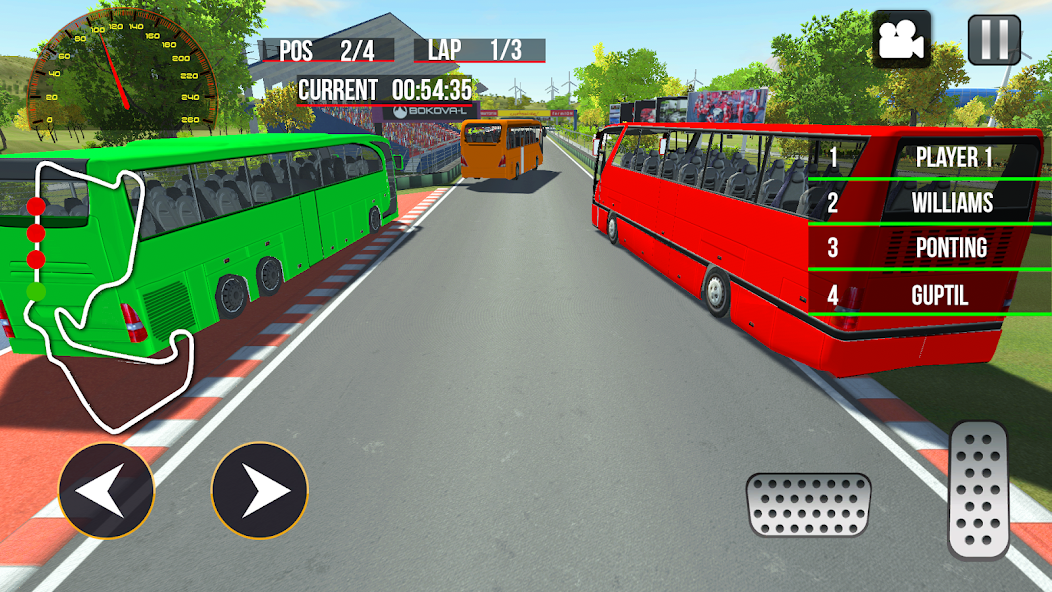The width and height of the screenshot is (1052, 592).
Task: Steer the bus left
Action: coord(106,491)
